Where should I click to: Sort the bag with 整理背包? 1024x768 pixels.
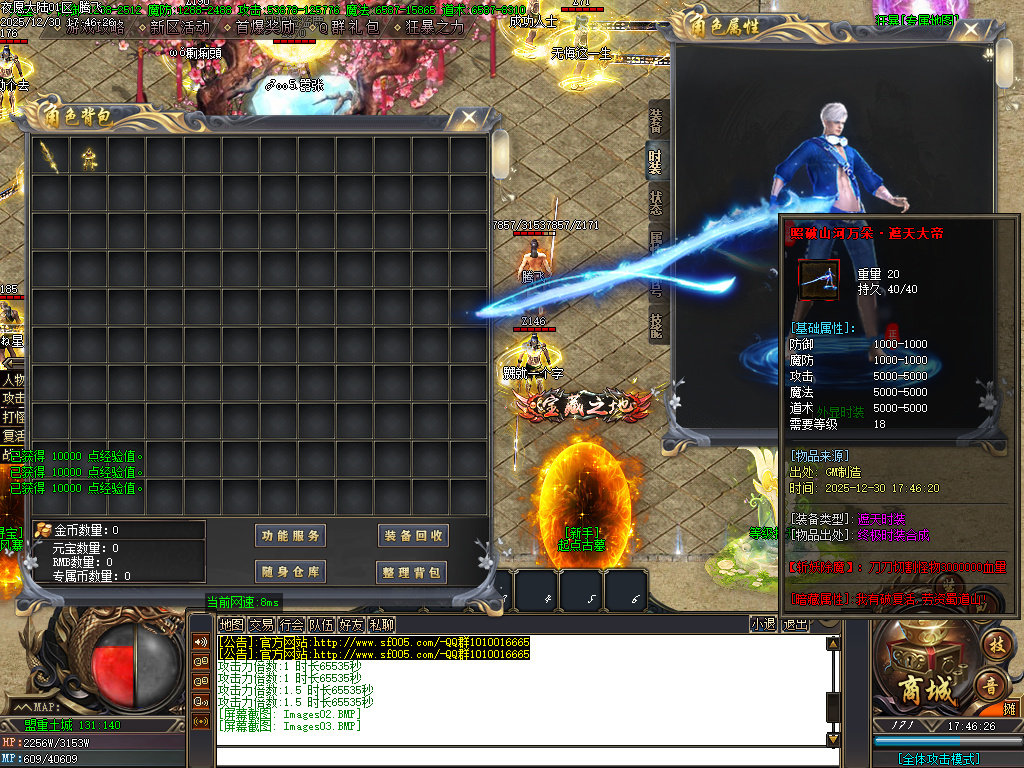click(x=412, y=572)
